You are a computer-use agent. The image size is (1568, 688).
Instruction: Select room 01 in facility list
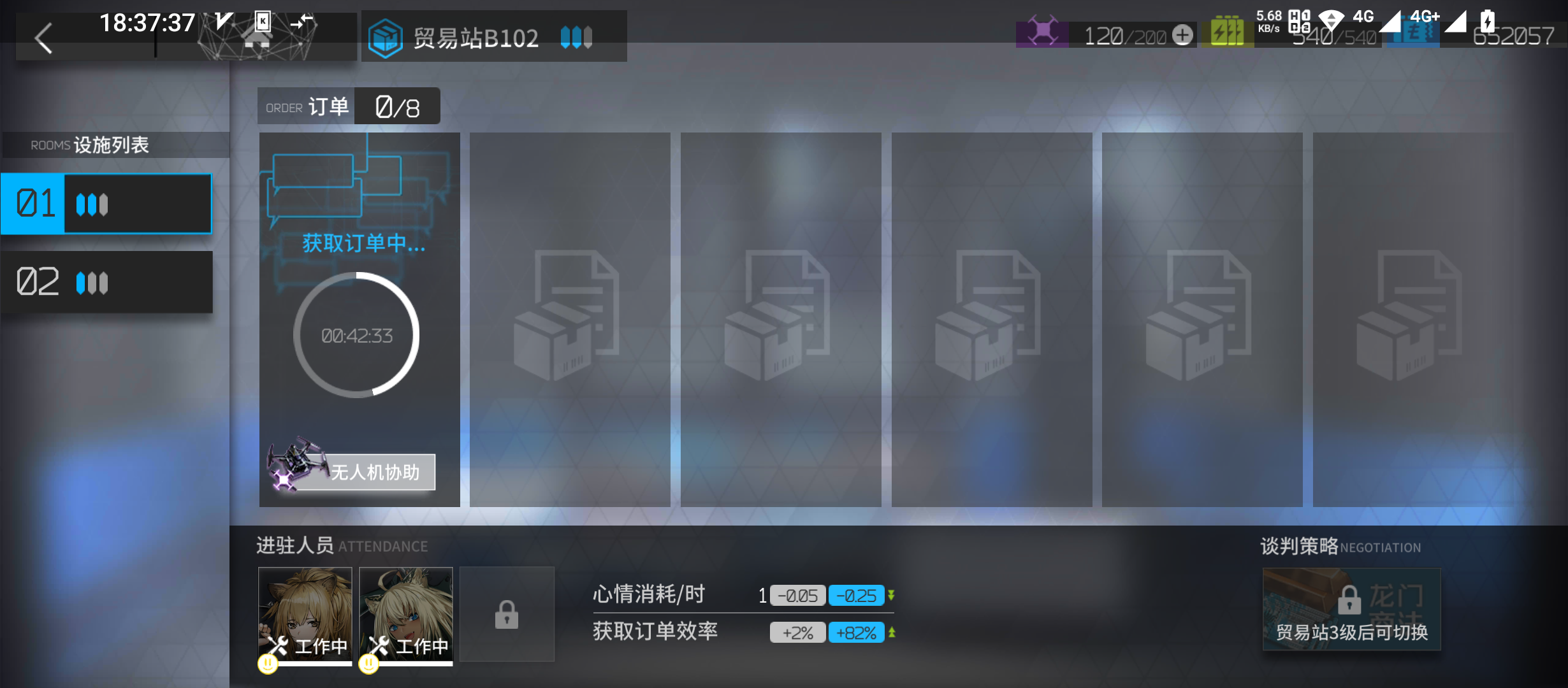107,203
